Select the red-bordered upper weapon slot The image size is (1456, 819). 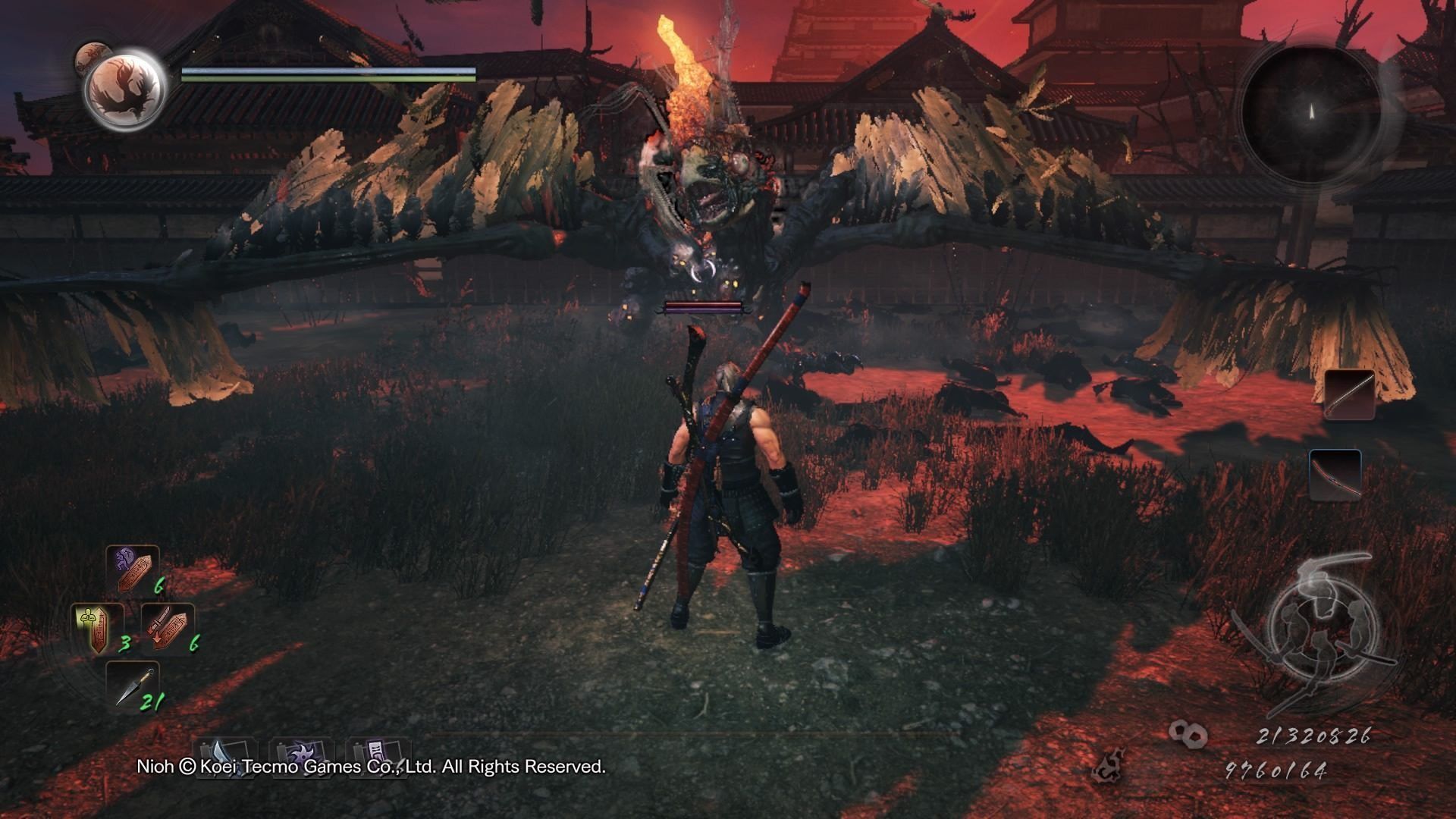[1349, 394]
